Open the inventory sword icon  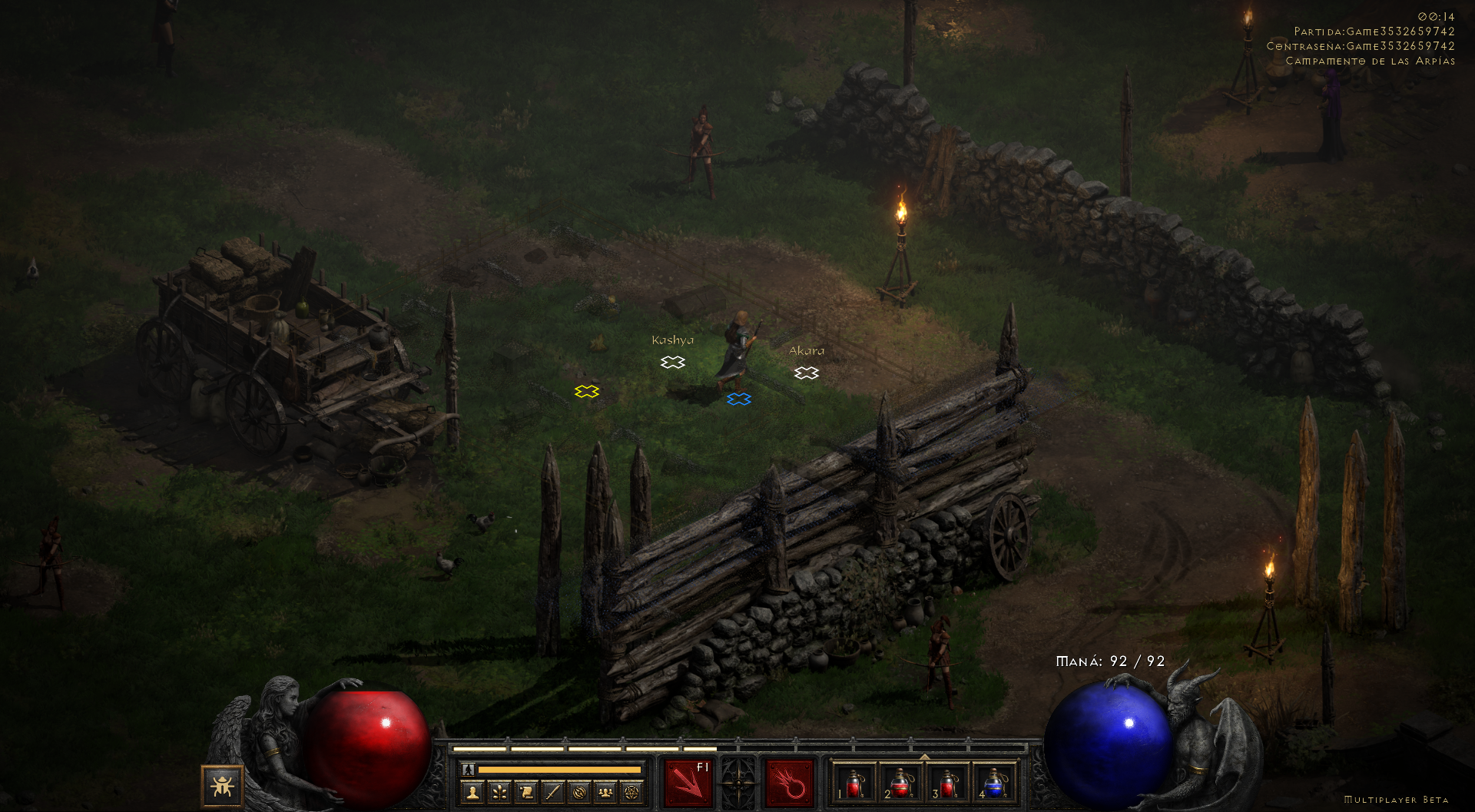click(x=553, y=791)
